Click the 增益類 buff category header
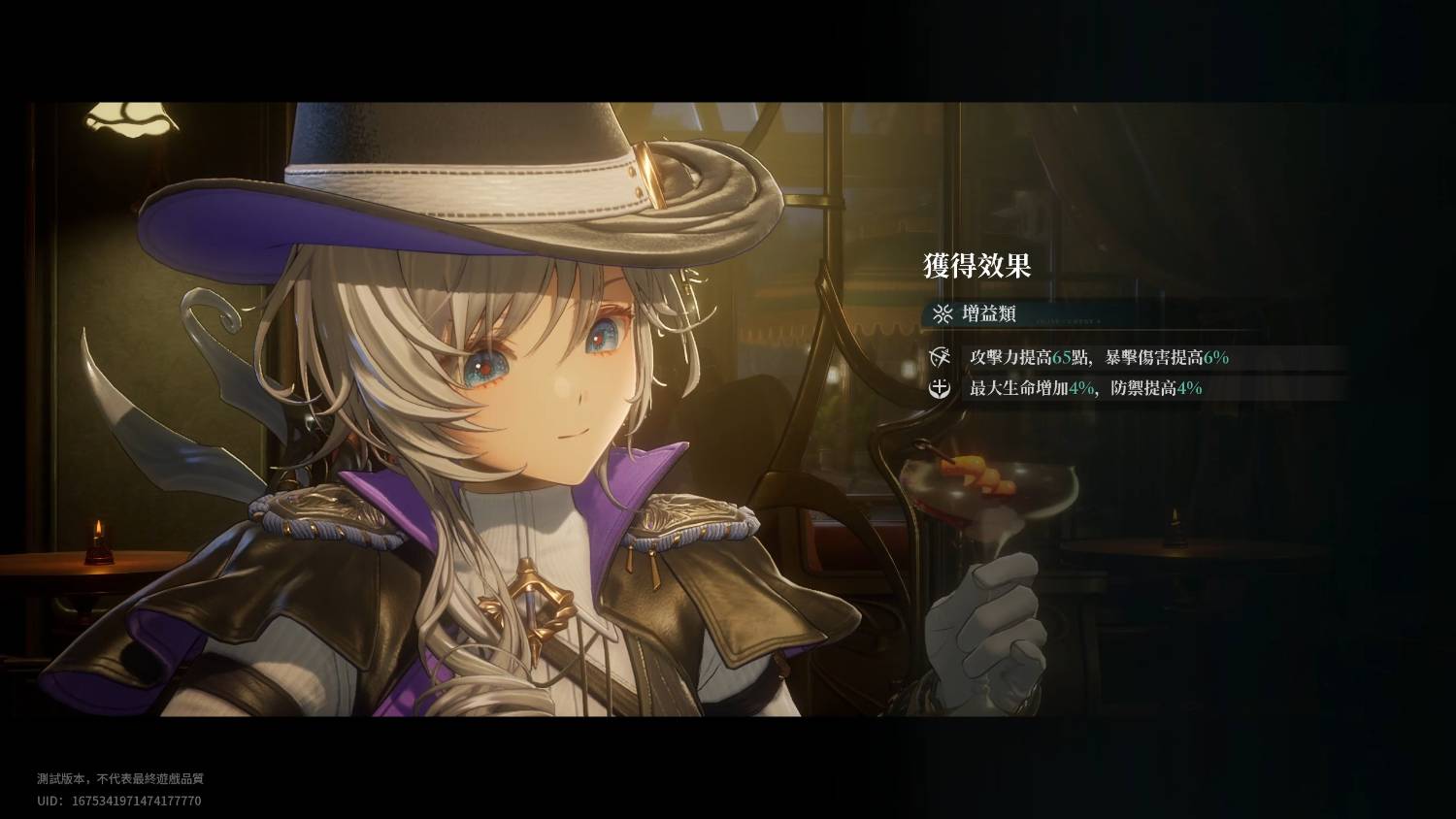1456x819 pixels. tap(988, 314)
